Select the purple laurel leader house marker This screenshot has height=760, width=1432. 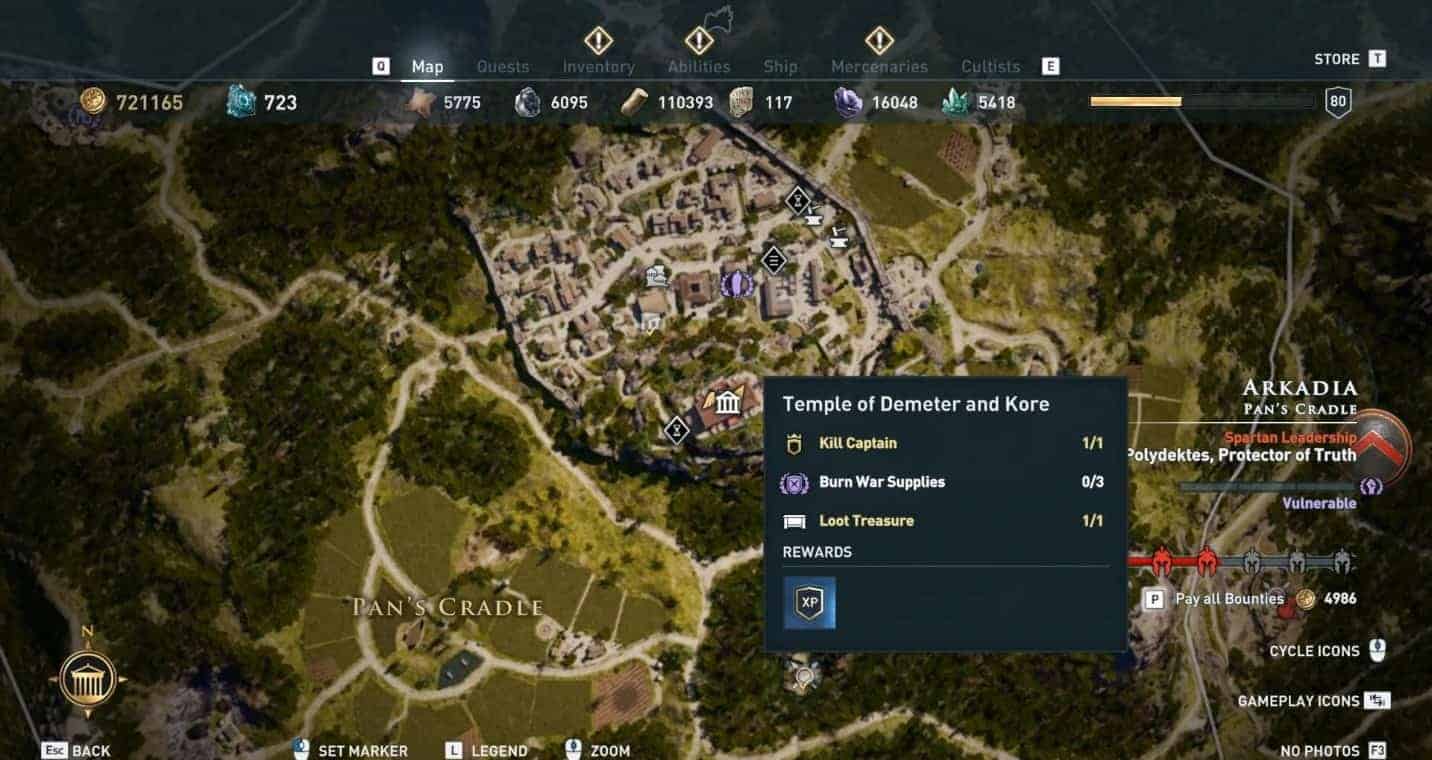pos(736,284)
